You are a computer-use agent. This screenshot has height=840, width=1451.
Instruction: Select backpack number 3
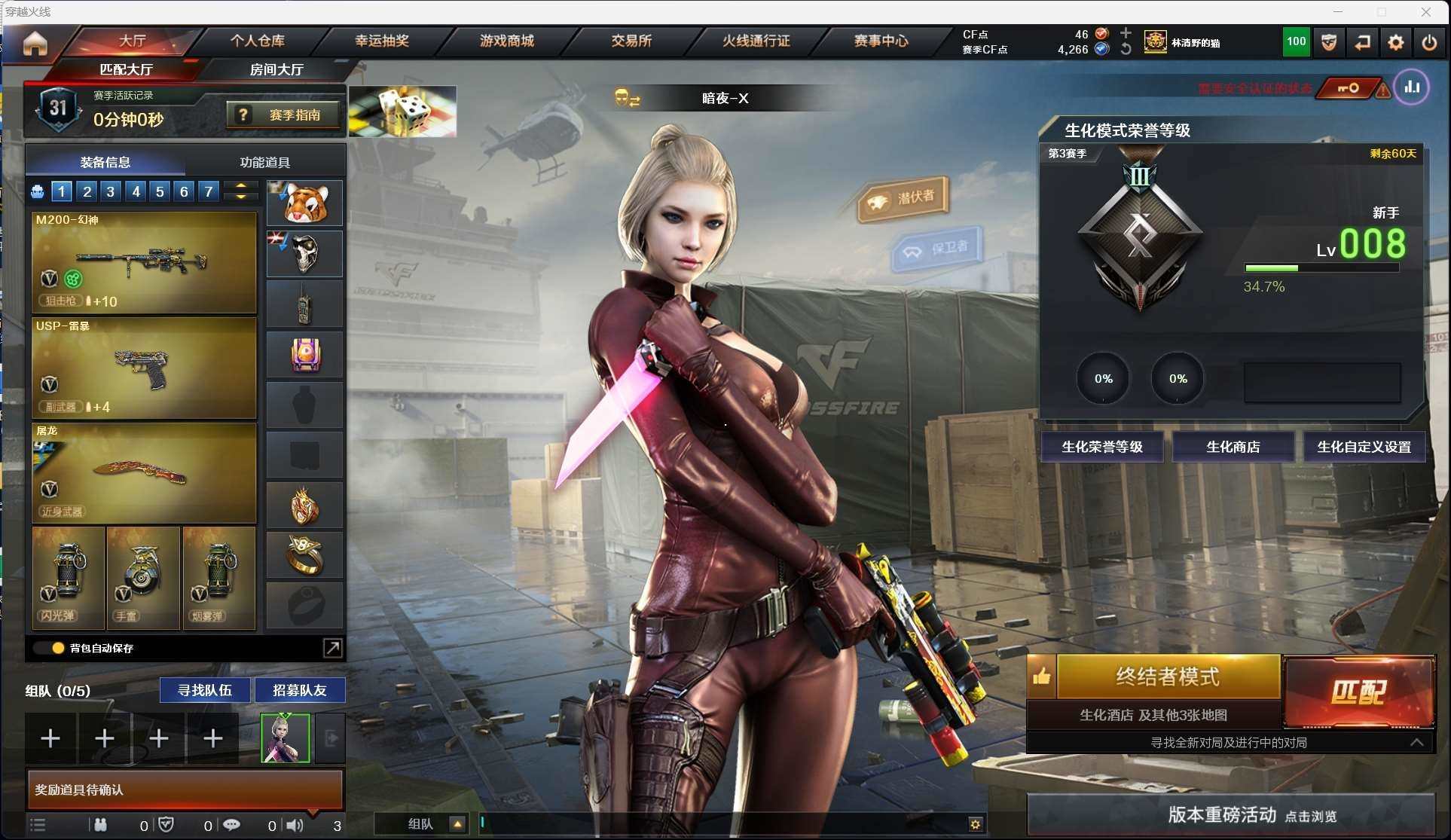(x=111, y=191)
